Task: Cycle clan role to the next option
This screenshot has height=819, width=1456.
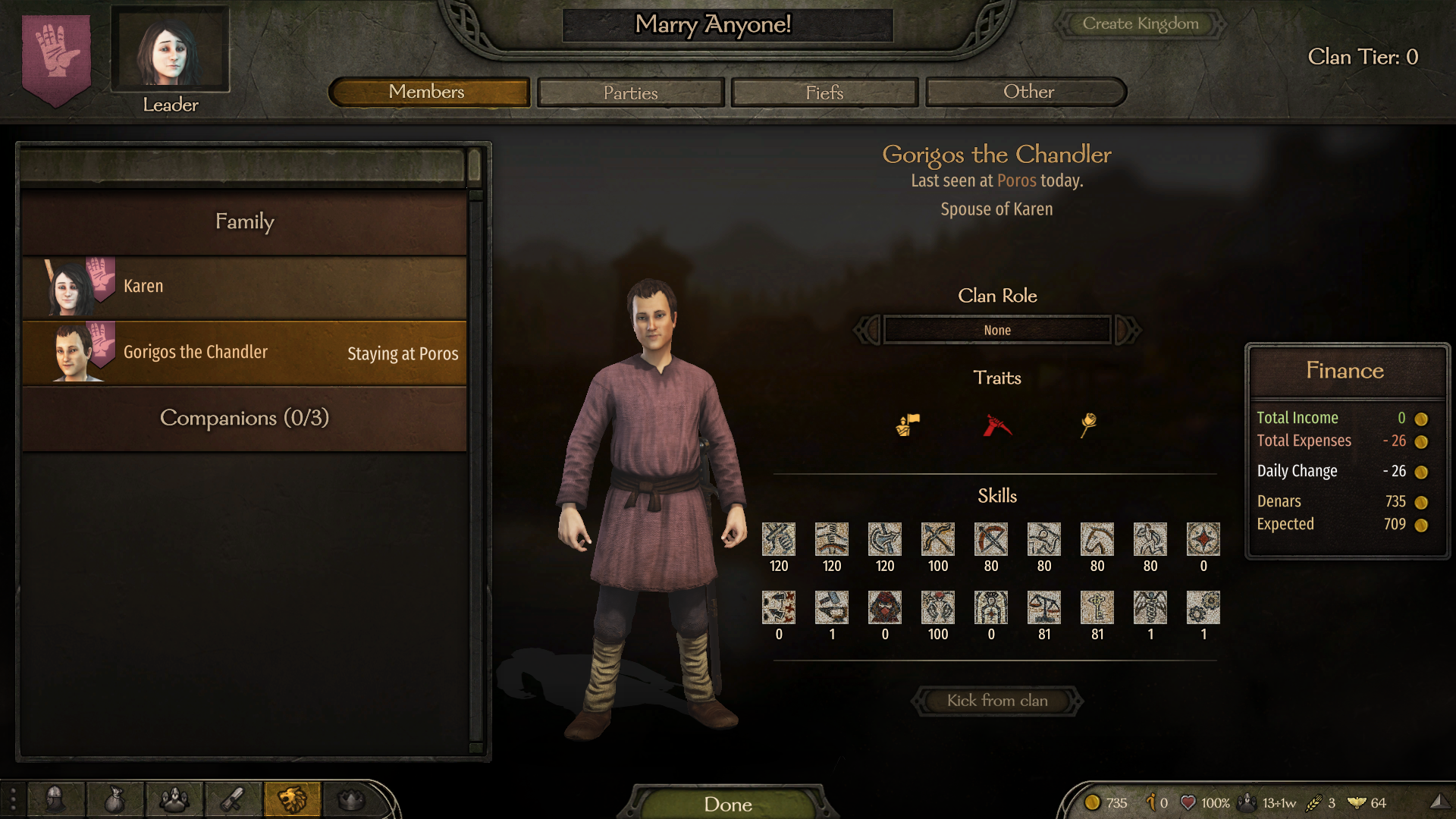Action: click(1127, 330)
